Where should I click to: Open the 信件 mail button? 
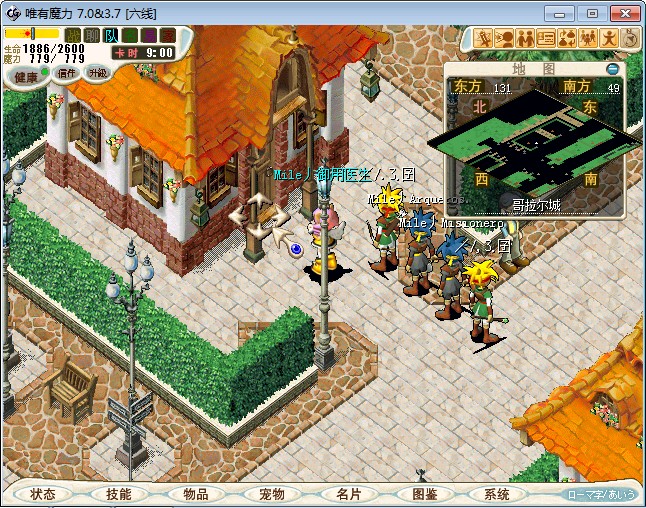pyautogui.click(x=67, y=73)
